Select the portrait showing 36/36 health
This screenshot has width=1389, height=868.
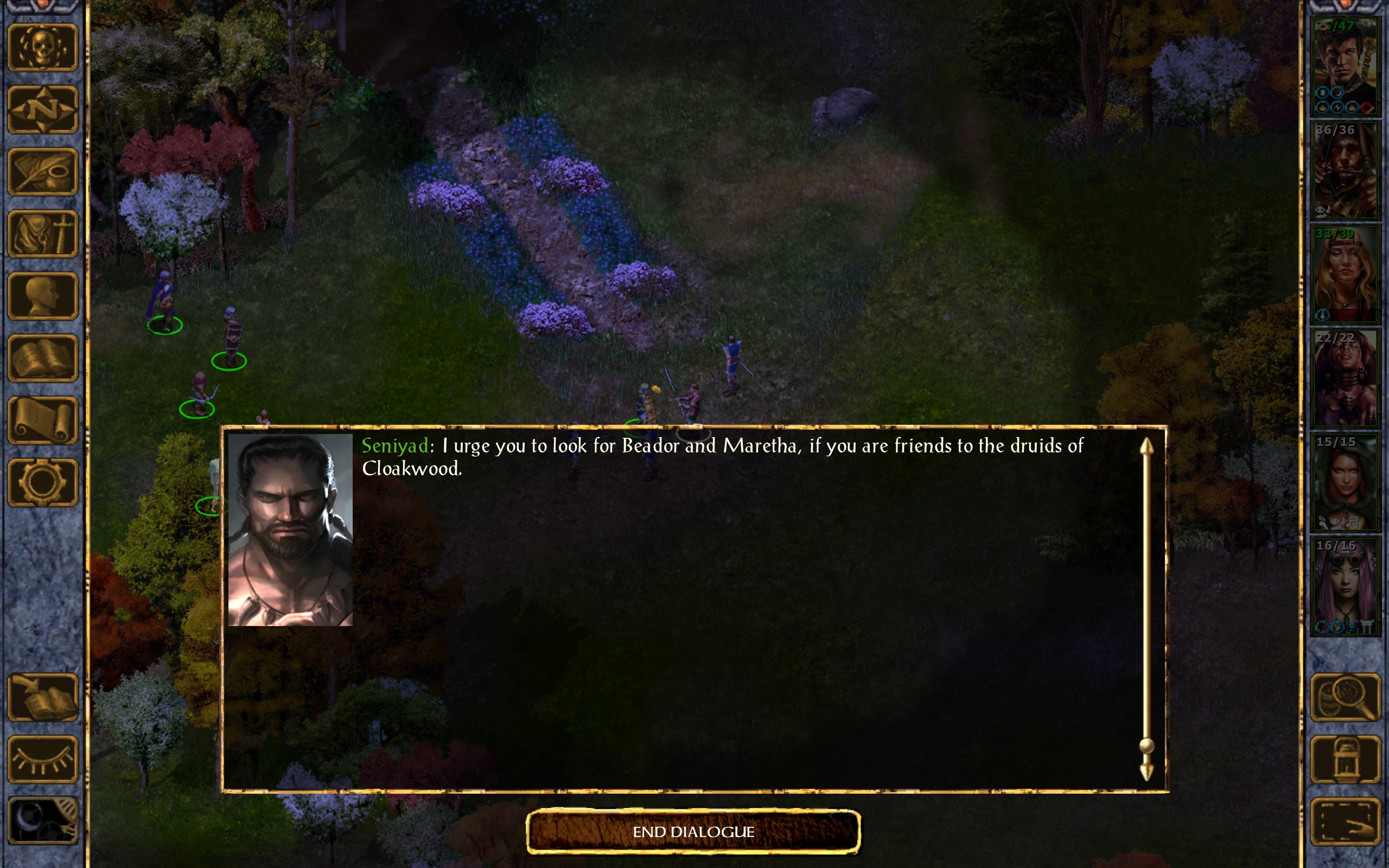(x=1345, y=170)
